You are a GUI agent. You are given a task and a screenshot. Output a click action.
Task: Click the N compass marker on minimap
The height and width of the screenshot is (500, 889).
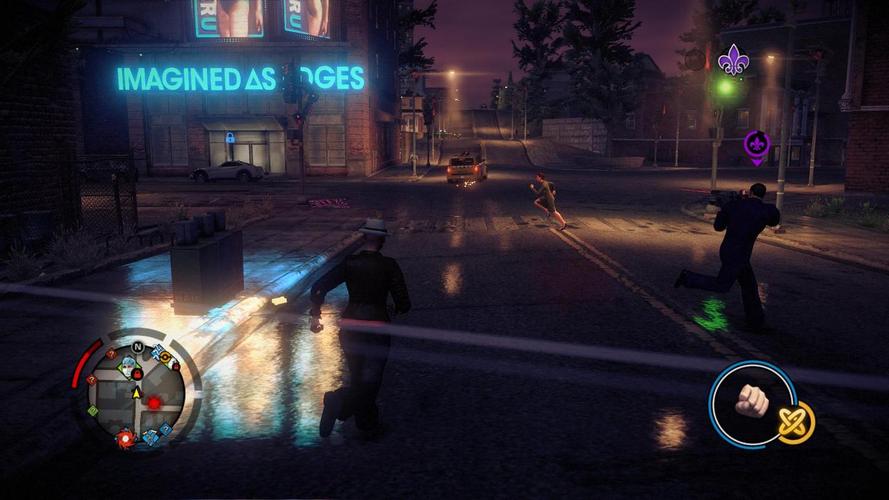(137, 347)
